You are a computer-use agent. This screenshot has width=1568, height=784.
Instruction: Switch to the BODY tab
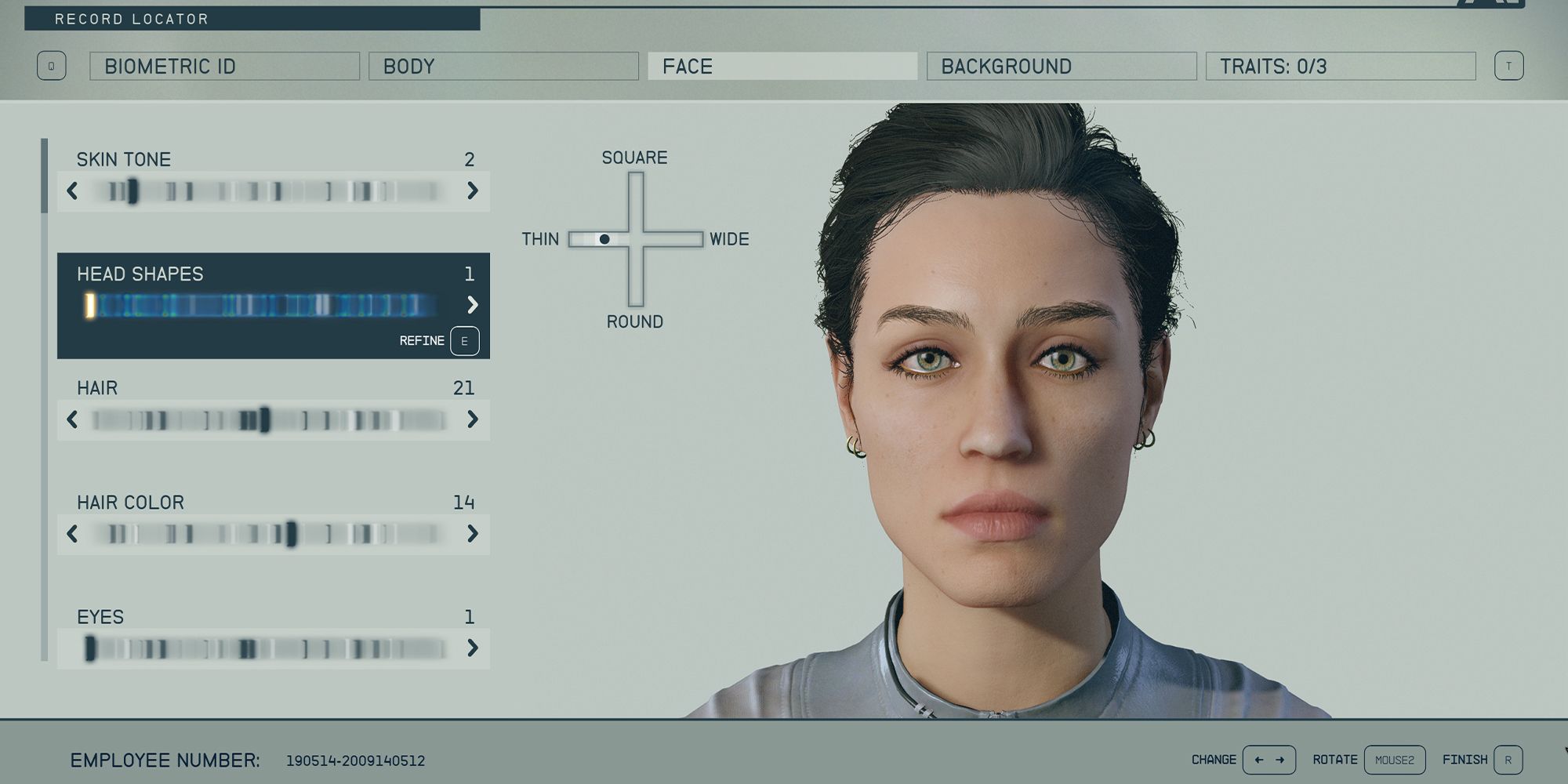point(502,66)
